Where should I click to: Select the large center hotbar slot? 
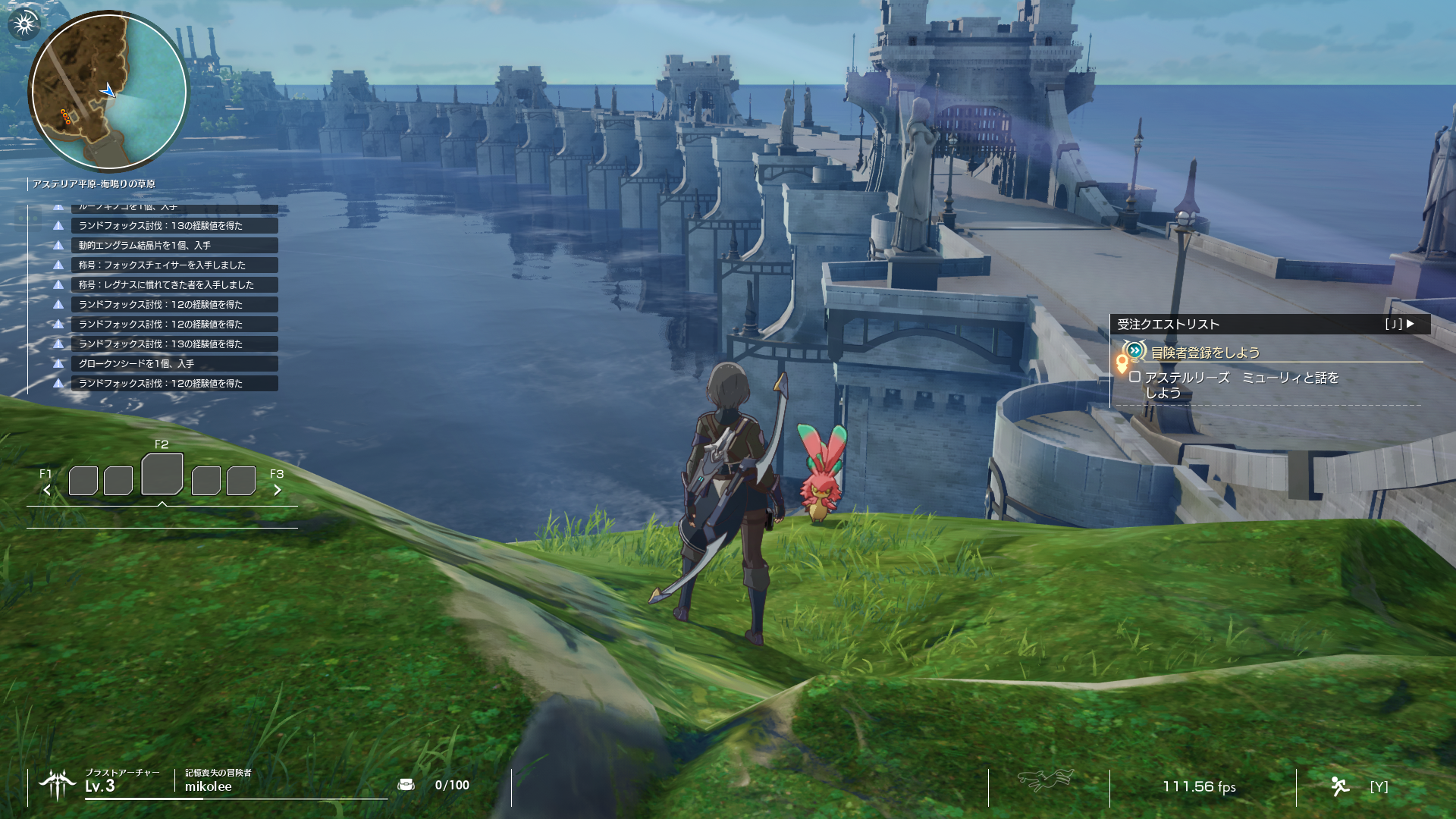[162, 475]
